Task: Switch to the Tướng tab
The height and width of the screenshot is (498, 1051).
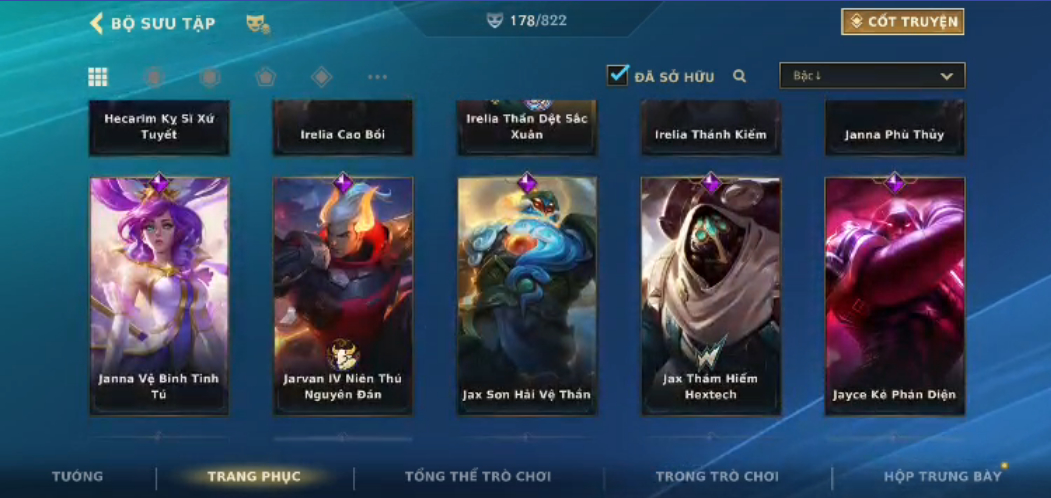Action: [77, 477]
